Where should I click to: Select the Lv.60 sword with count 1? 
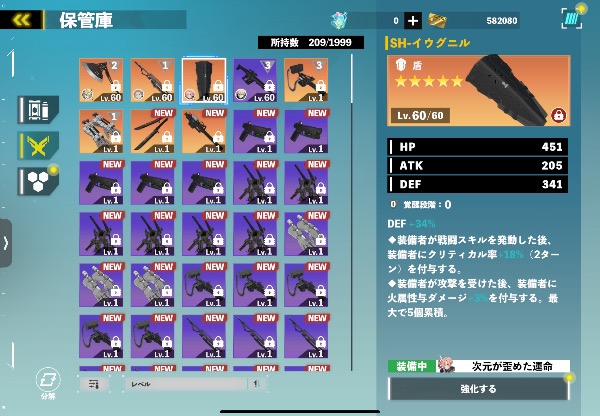pyautogui.click(x=152, y=81)
